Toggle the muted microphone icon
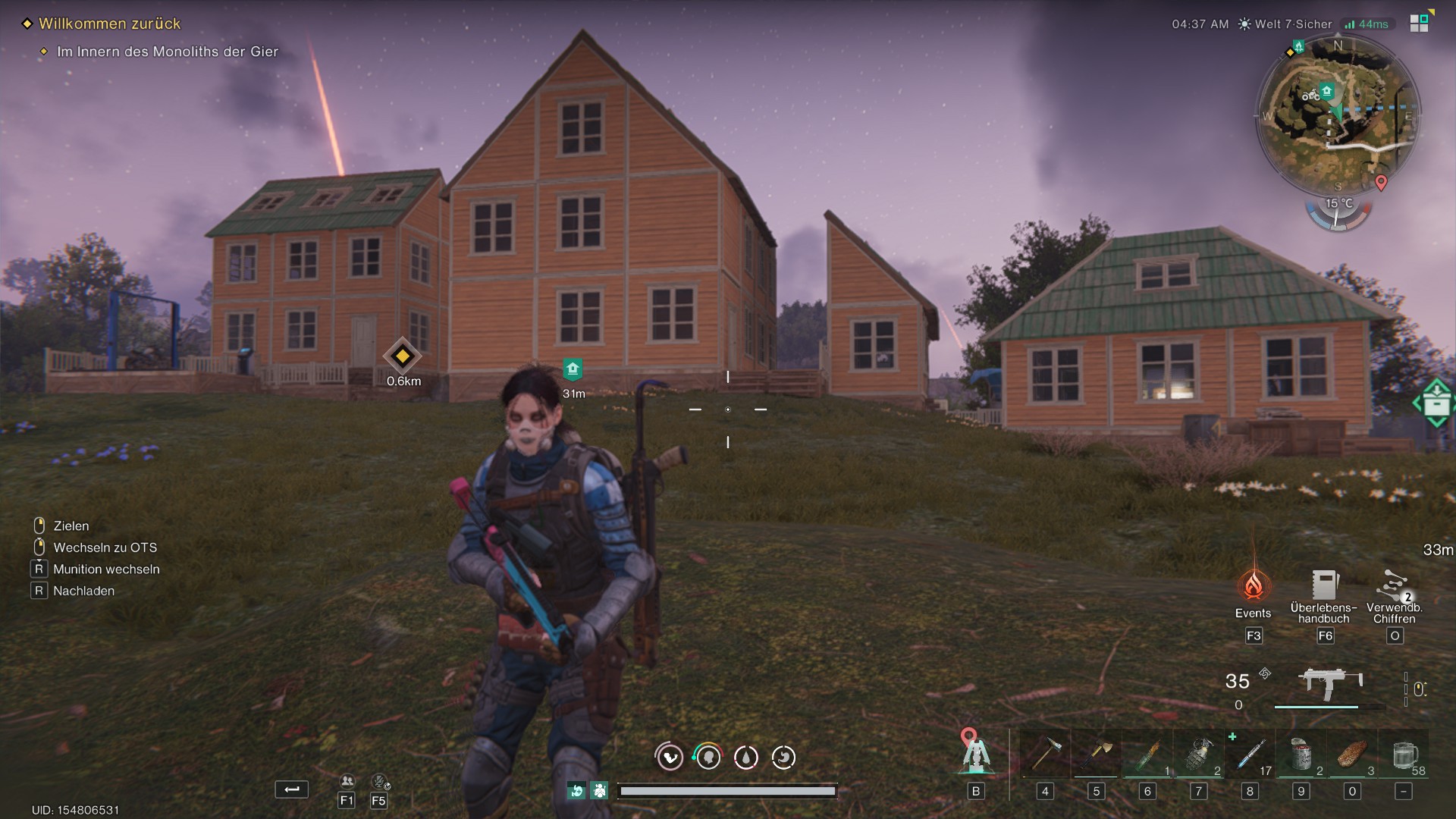Image resolution: width=1456 pixels, height=819 pixels. 379,781
